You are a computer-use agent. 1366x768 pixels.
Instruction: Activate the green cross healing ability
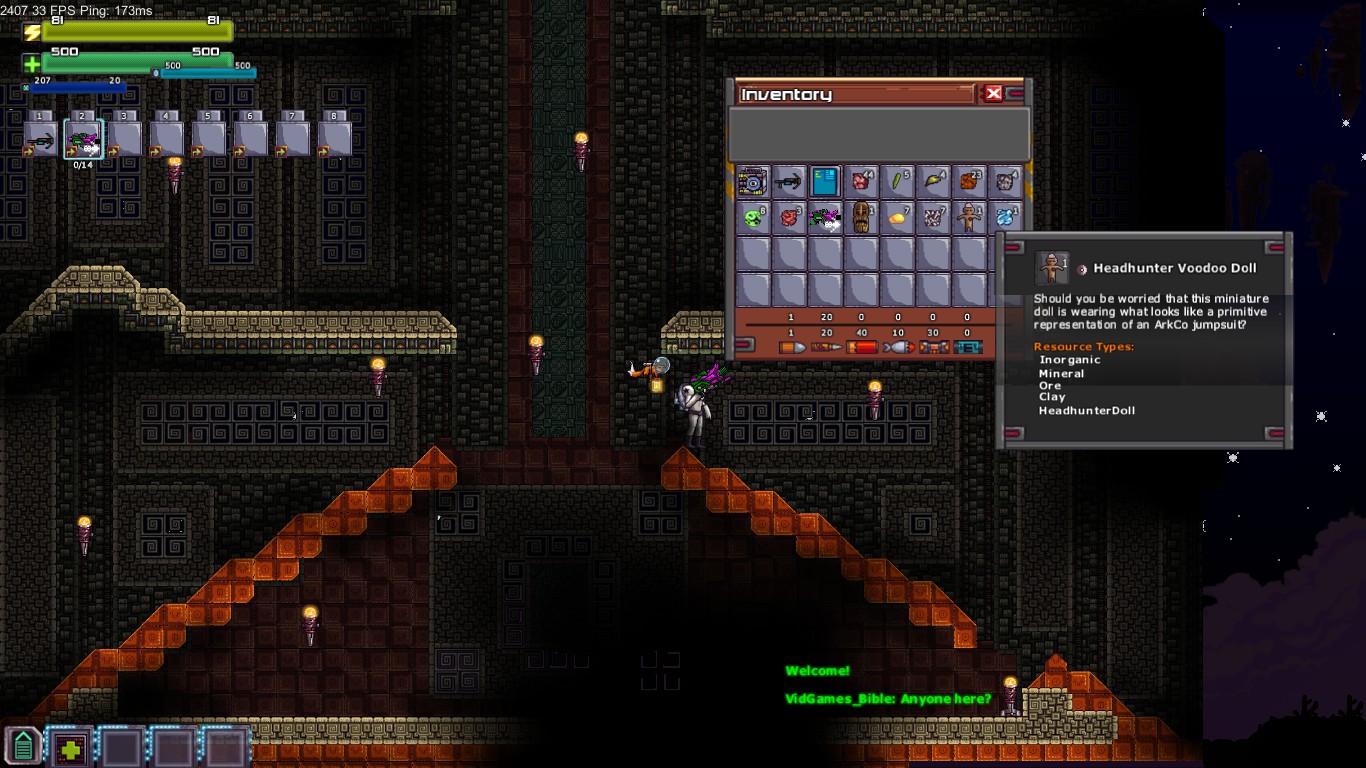pyautogui.click(x=69, y=748)
